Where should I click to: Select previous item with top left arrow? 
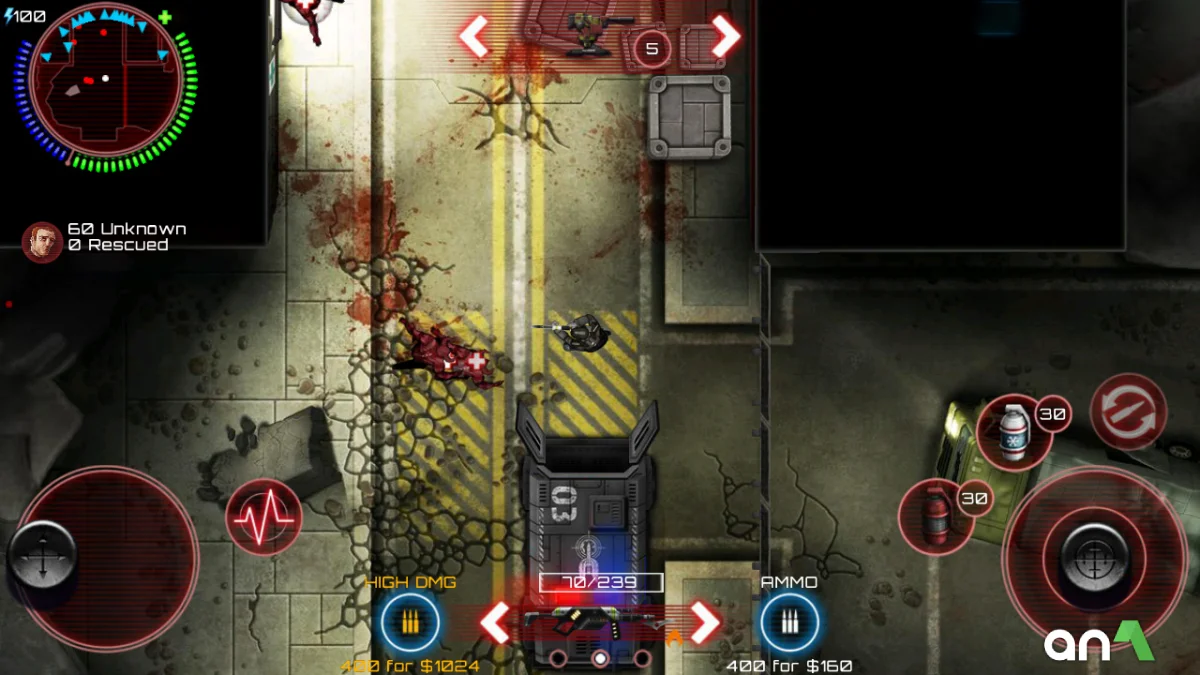[474, 37]
